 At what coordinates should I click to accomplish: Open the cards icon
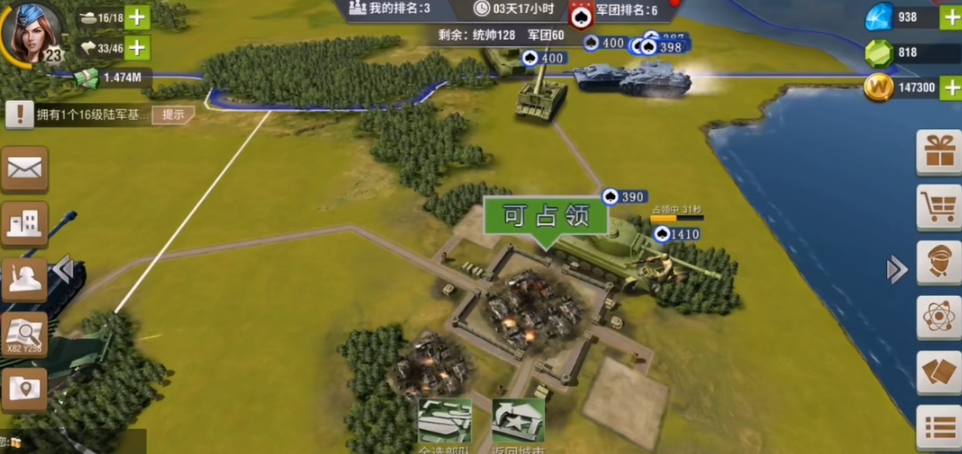(939, 373)
